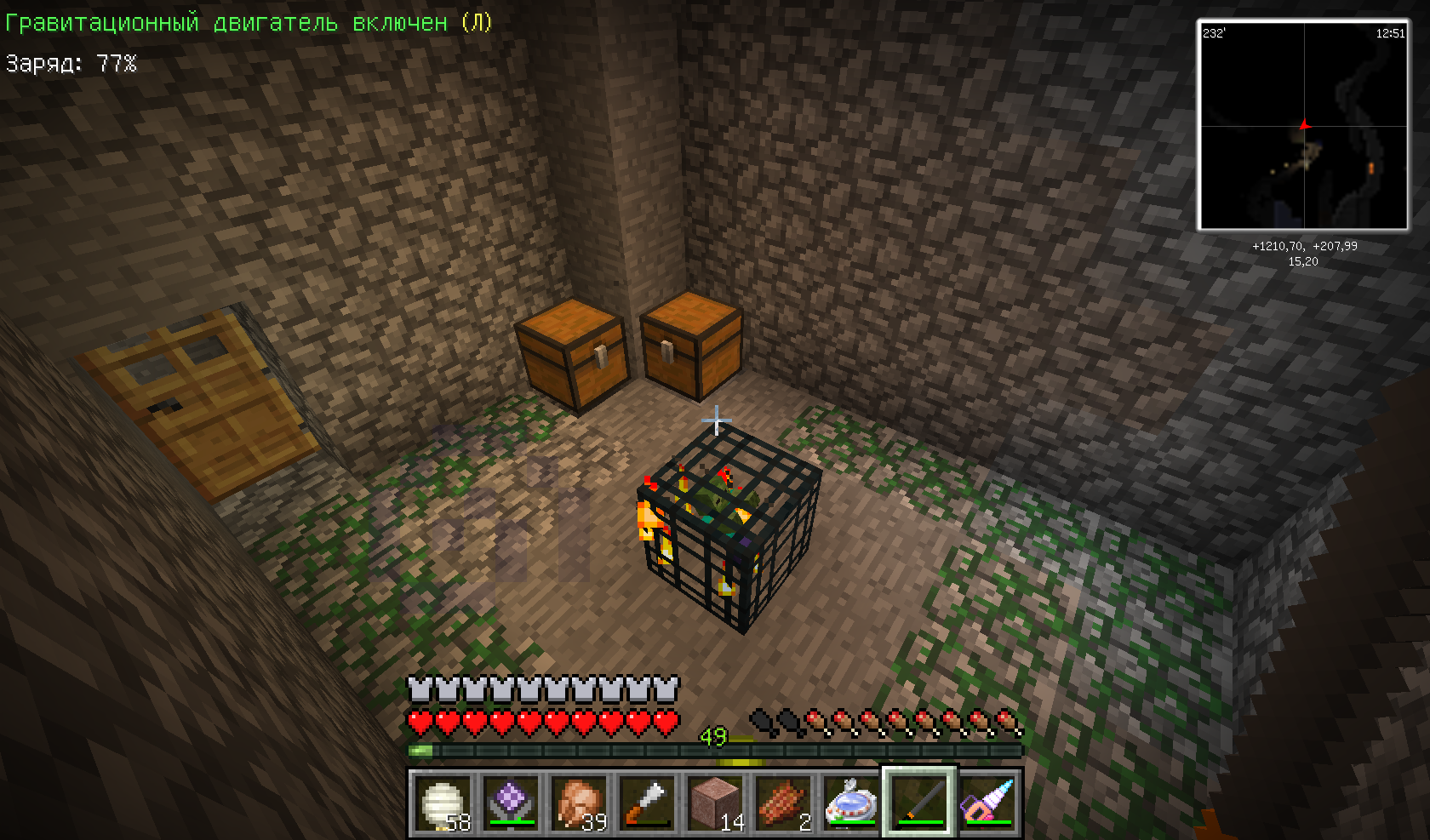Click the minimap in the corner
Viewport: 1430px width, 840px height.
tap(1303, 126)
